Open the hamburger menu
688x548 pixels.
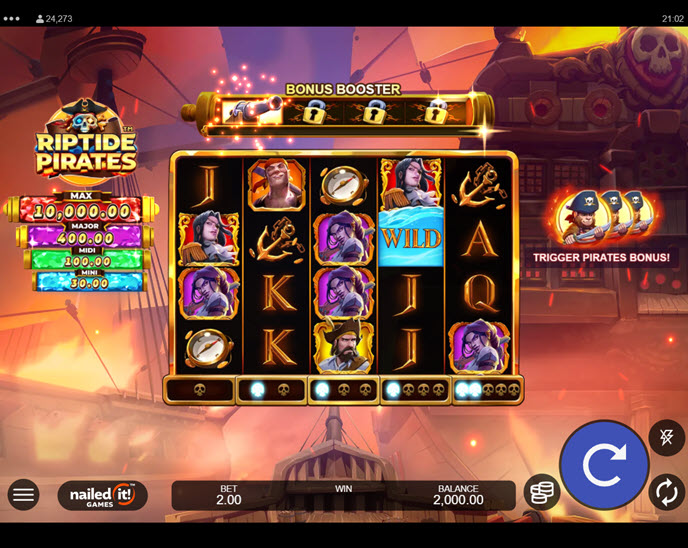click(24, 494)
